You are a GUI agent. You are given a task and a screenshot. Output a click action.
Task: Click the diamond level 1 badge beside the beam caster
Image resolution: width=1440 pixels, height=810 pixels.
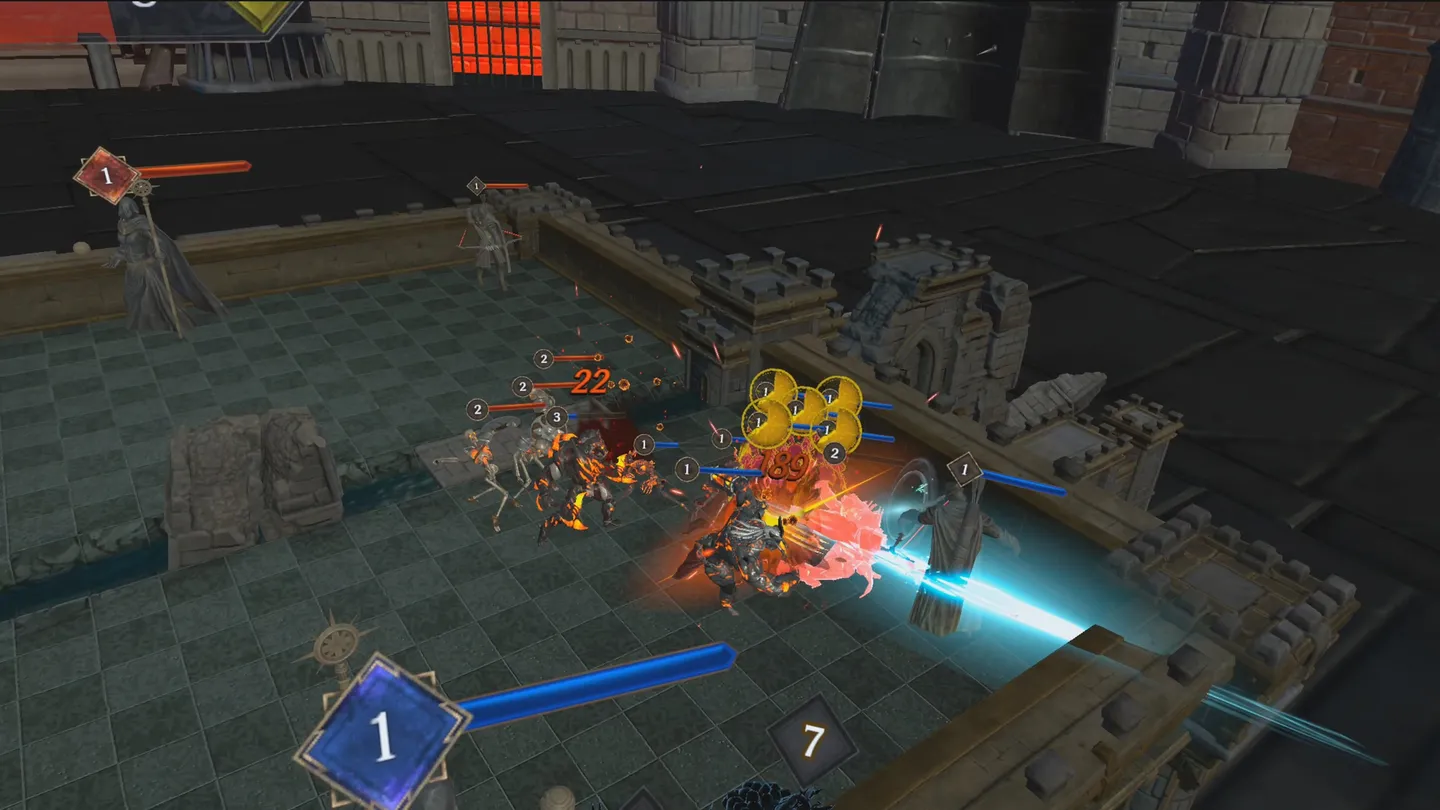coord(963,468)
